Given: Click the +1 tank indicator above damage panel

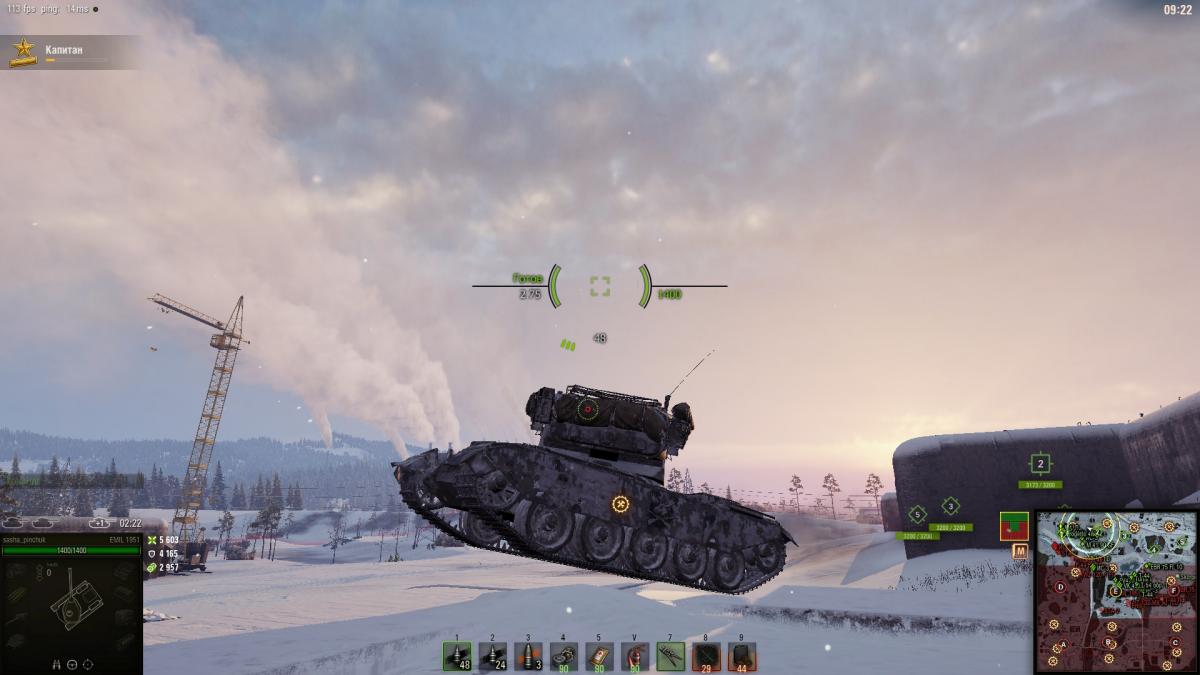Looking at the screenshot, I should 98,523.
